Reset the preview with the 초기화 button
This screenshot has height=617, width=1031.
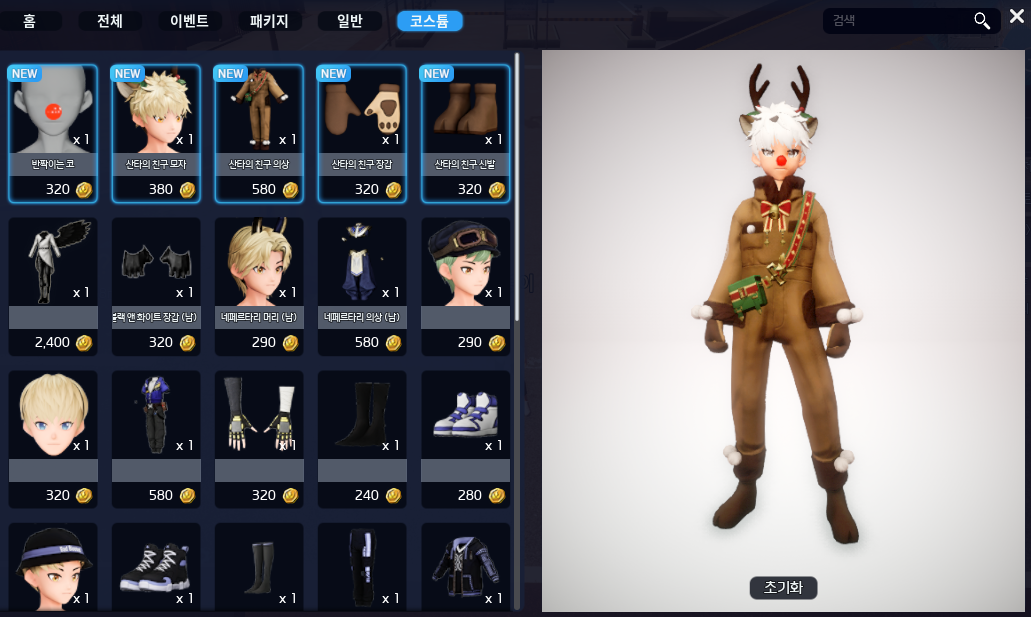783,588
